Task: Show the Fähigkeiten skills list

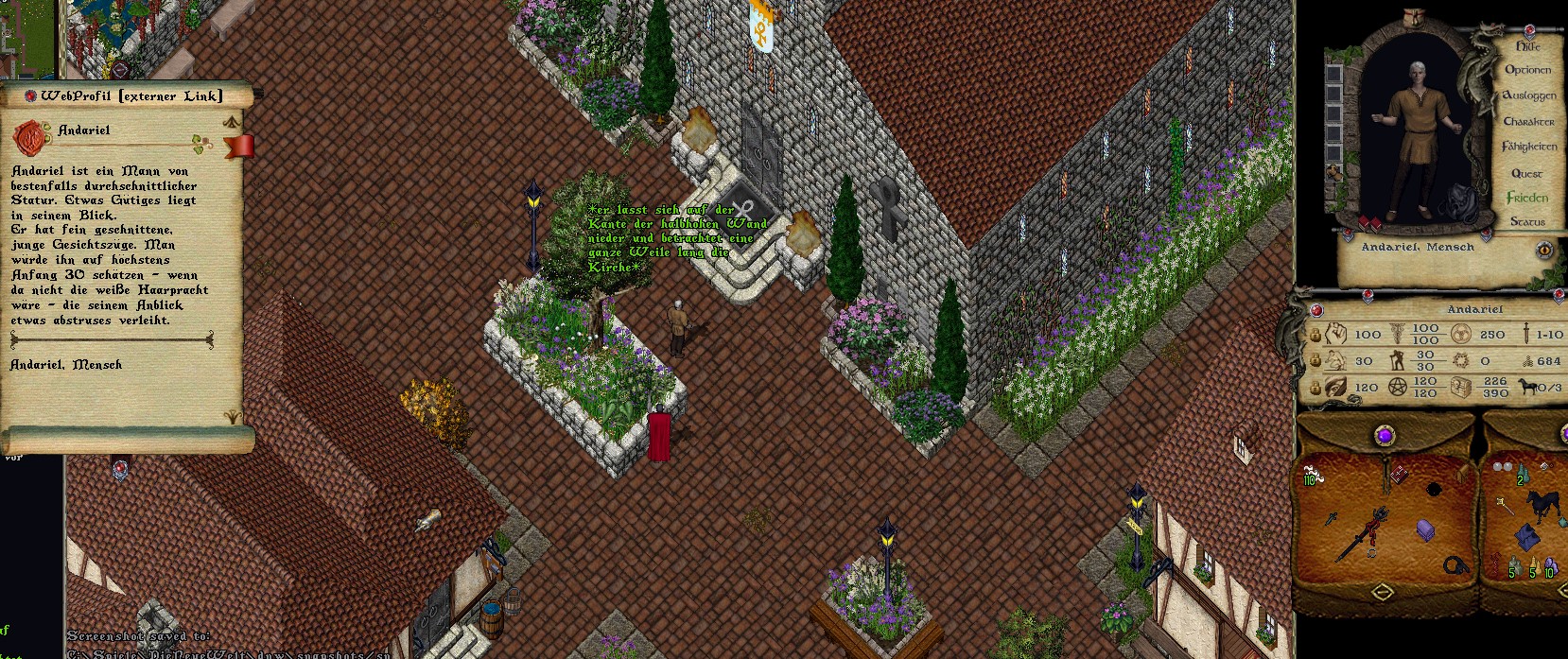Action: (1528, 147)
